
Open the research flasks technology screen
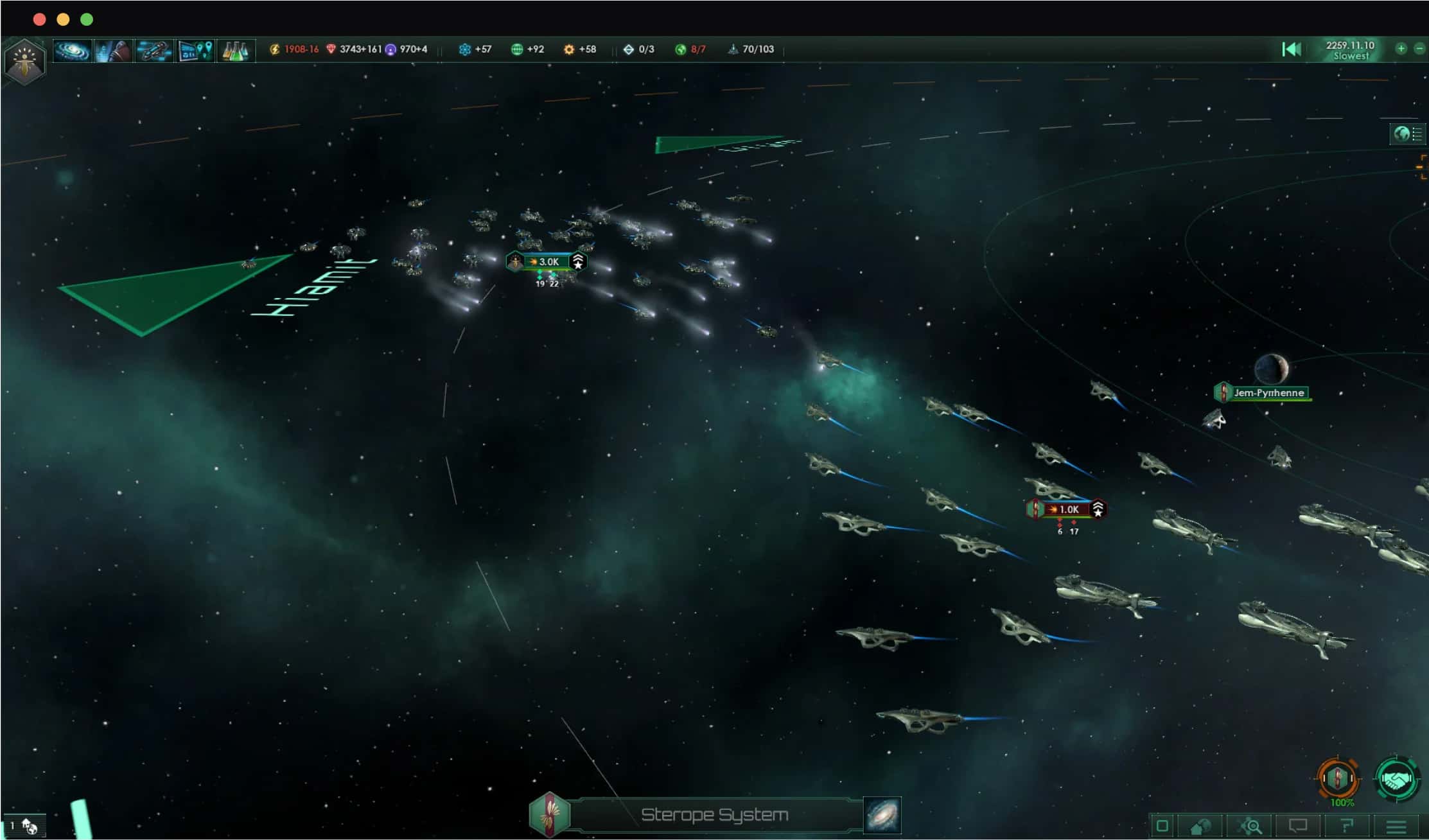pyautogui.click(x=236, y=50)
